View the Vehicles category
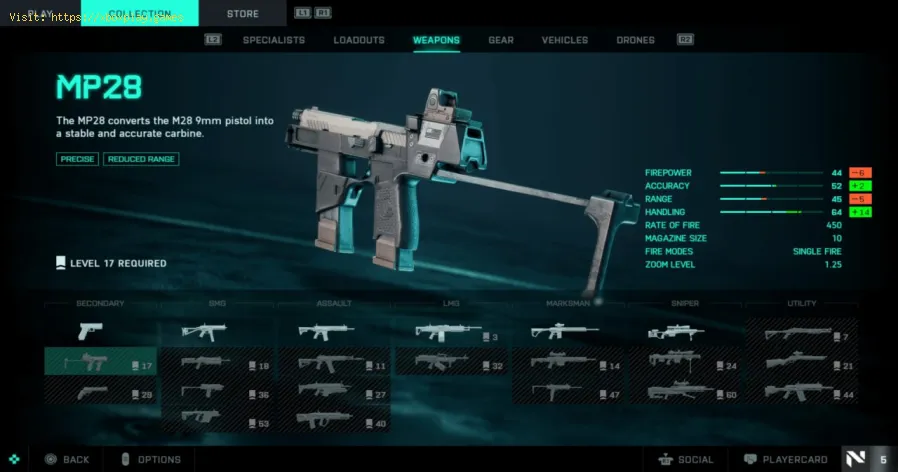898x472 pixels. (x=565, y=40)
